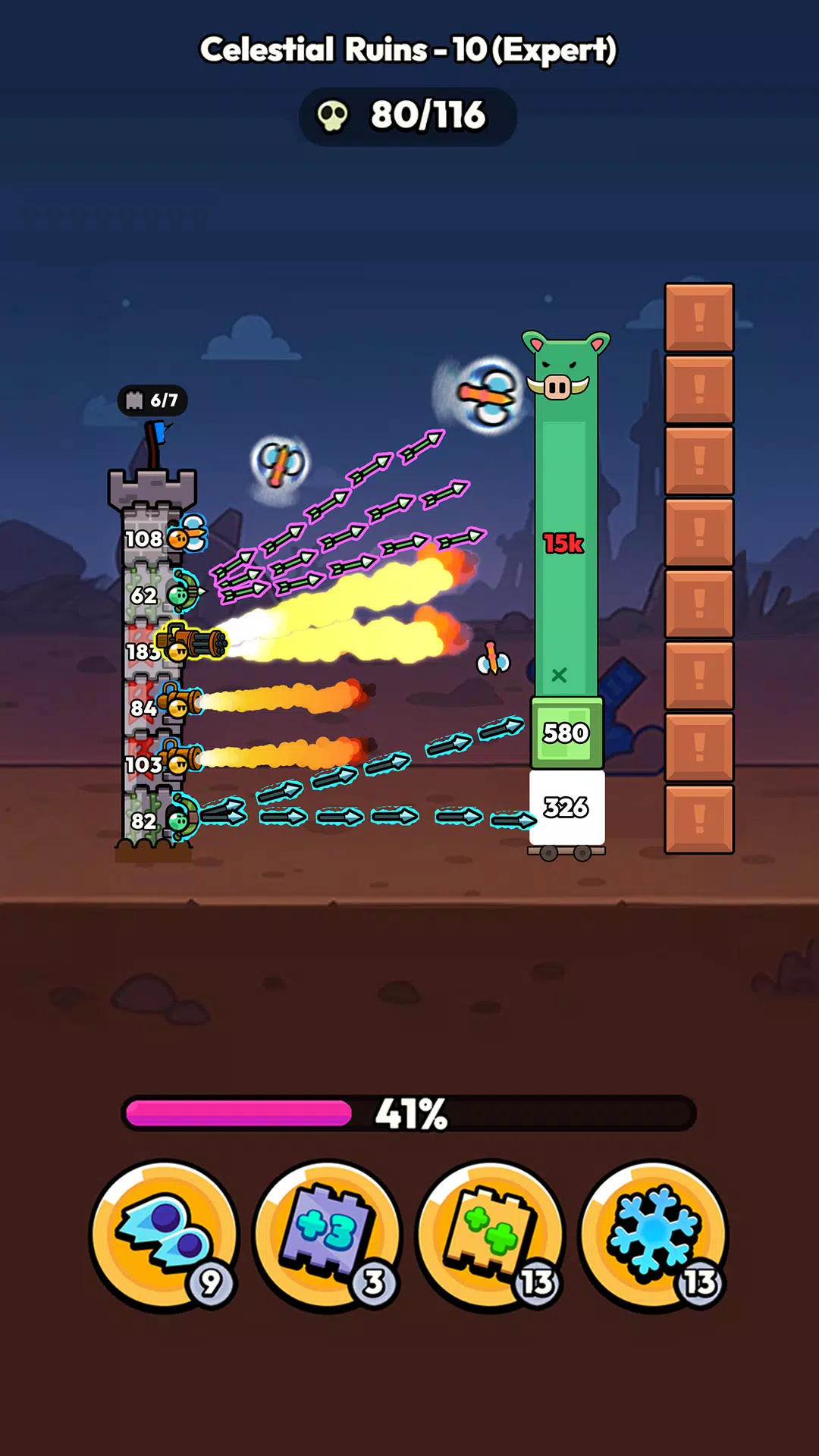Activate the double arrow speed ability
The image size is (819, 1456).
(x=164, y=1236)
